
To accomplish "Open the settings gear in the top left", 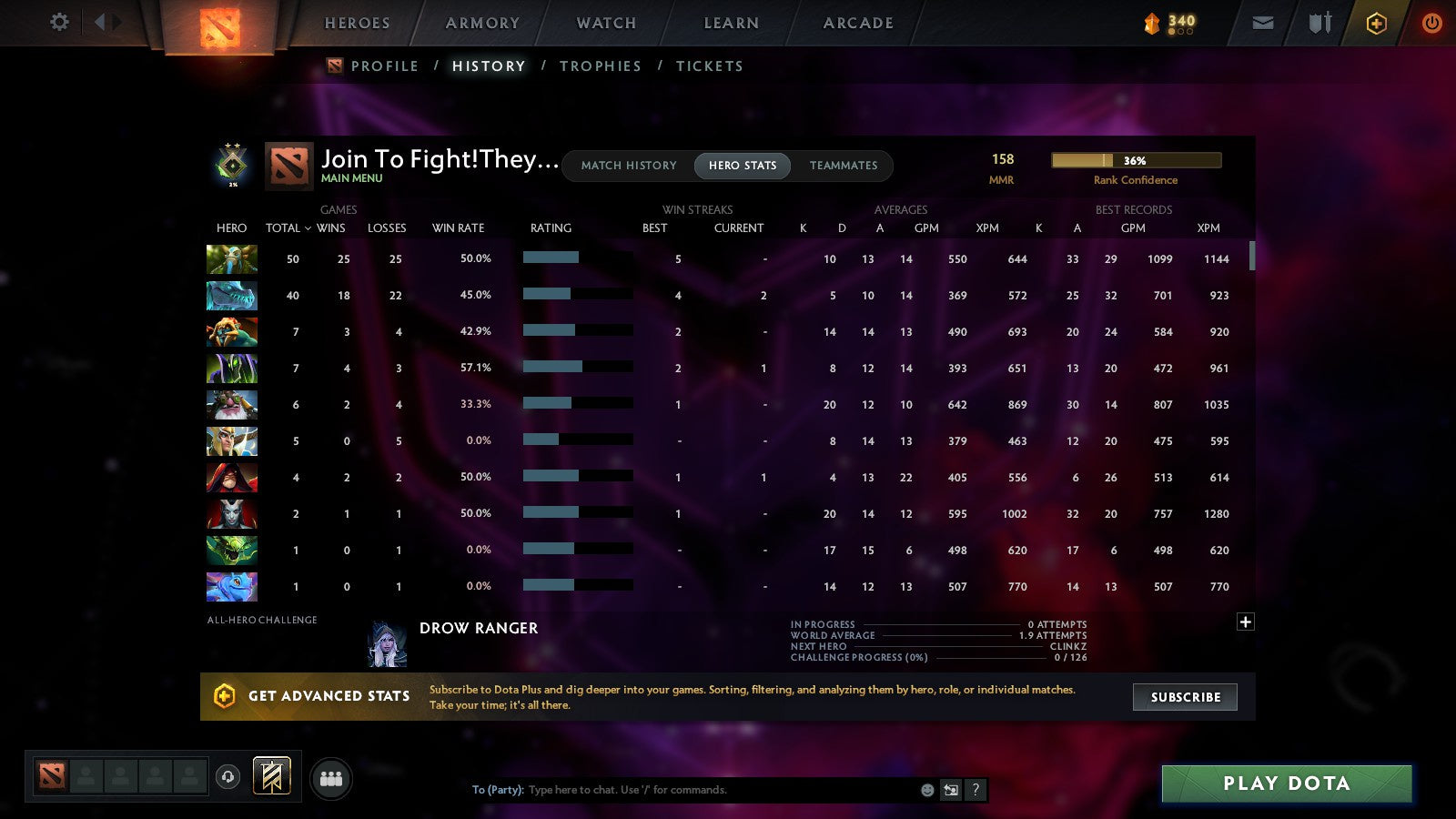I will click(x=58, y=23).
